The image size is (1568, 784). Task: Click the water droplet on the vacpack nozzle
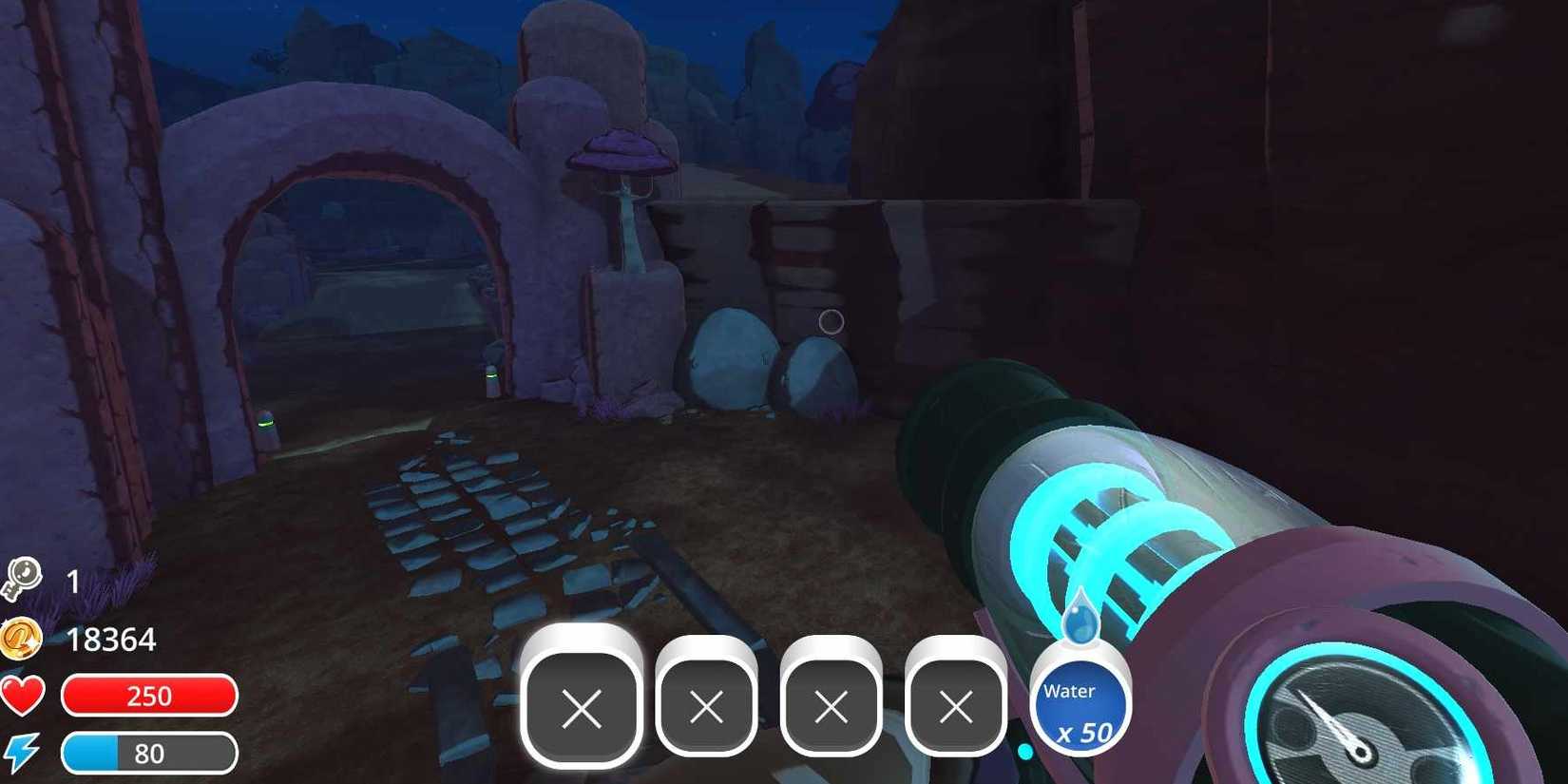pyautogui.click(x=1083, y=618)
